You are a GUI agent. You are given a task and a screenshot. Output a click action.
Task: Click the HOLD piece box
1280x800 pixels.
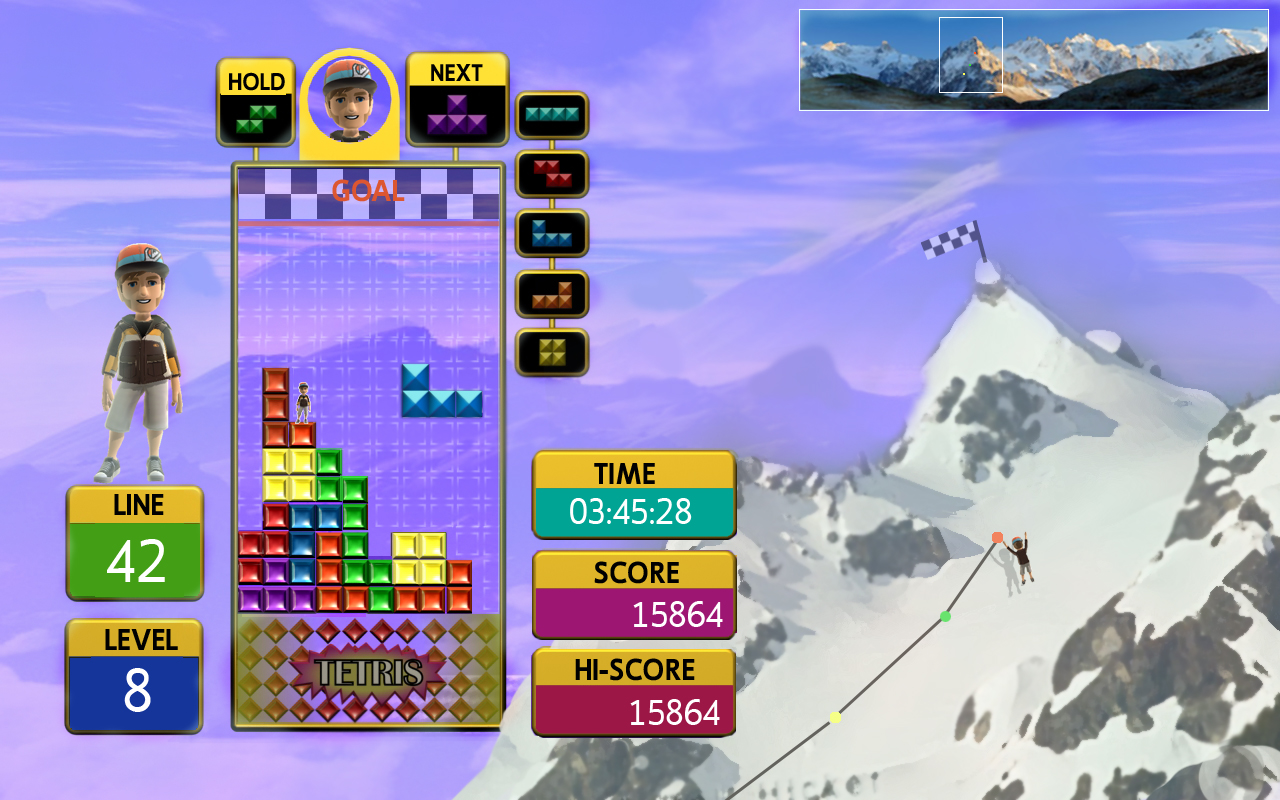point(256,103)
